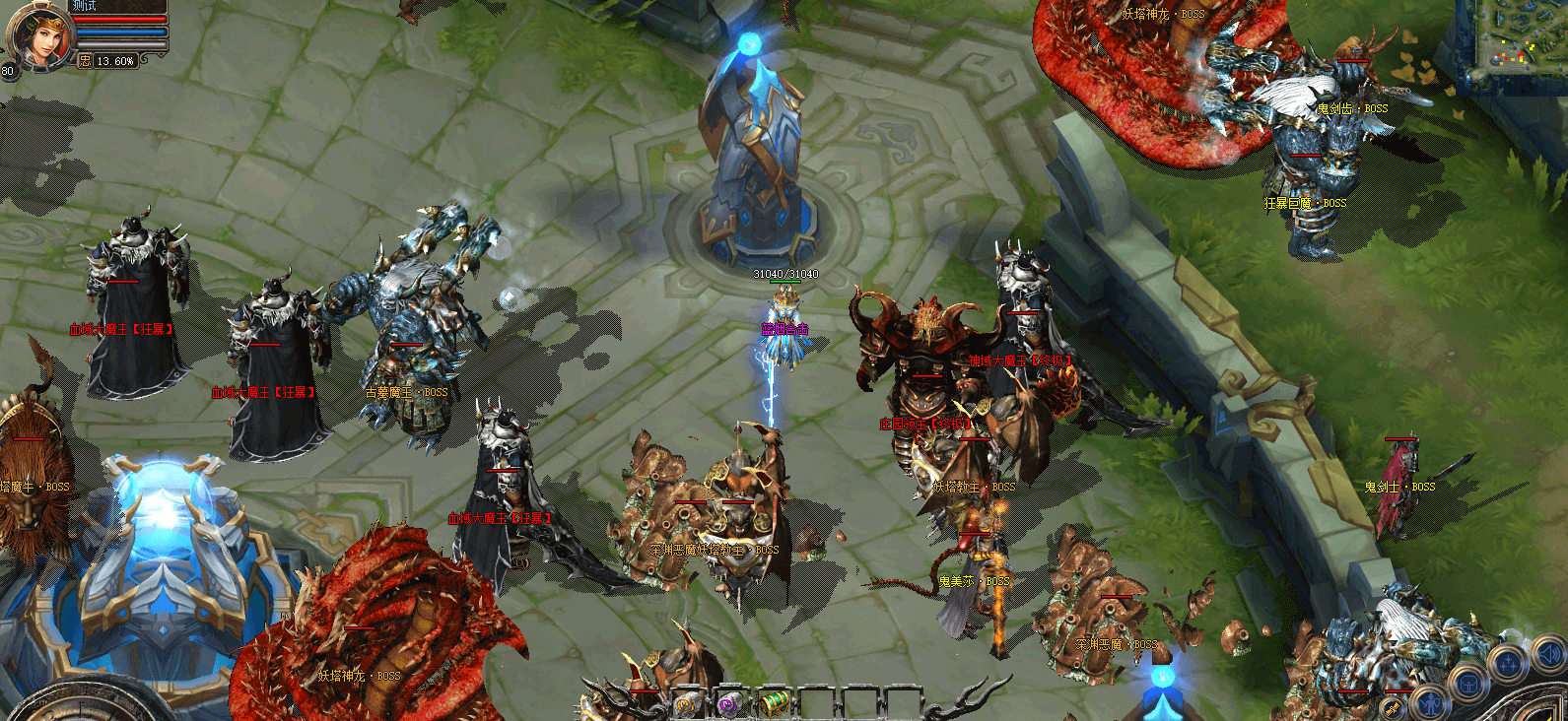Viewport: 1568px width, 721px height.
Task: Click the yellow 忠 loyalty icon
Action: pos(85,61)
